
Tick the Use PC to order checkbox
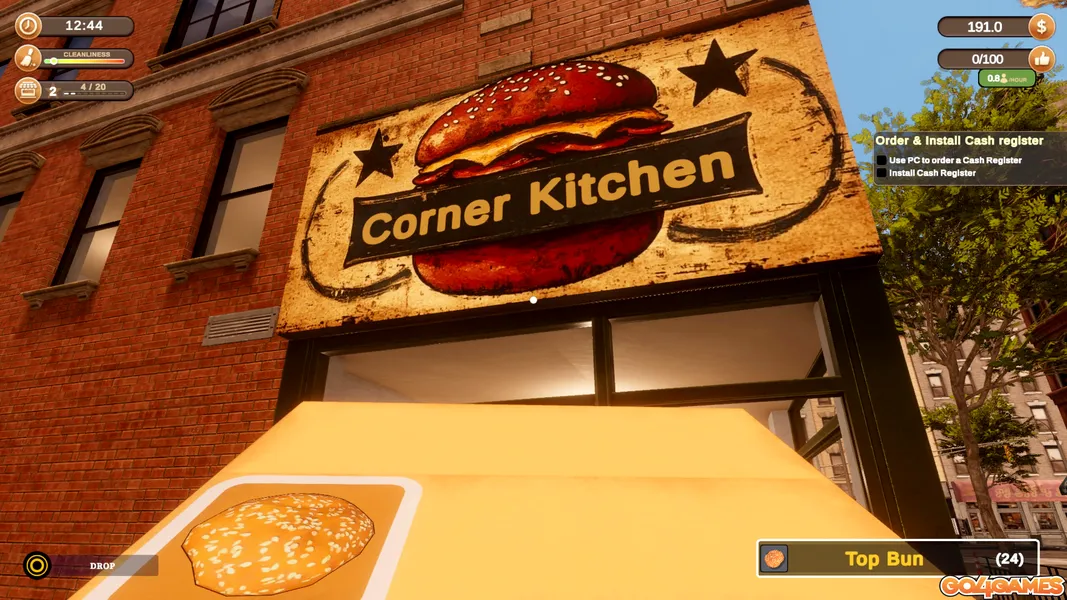click(x=882, y=160)
